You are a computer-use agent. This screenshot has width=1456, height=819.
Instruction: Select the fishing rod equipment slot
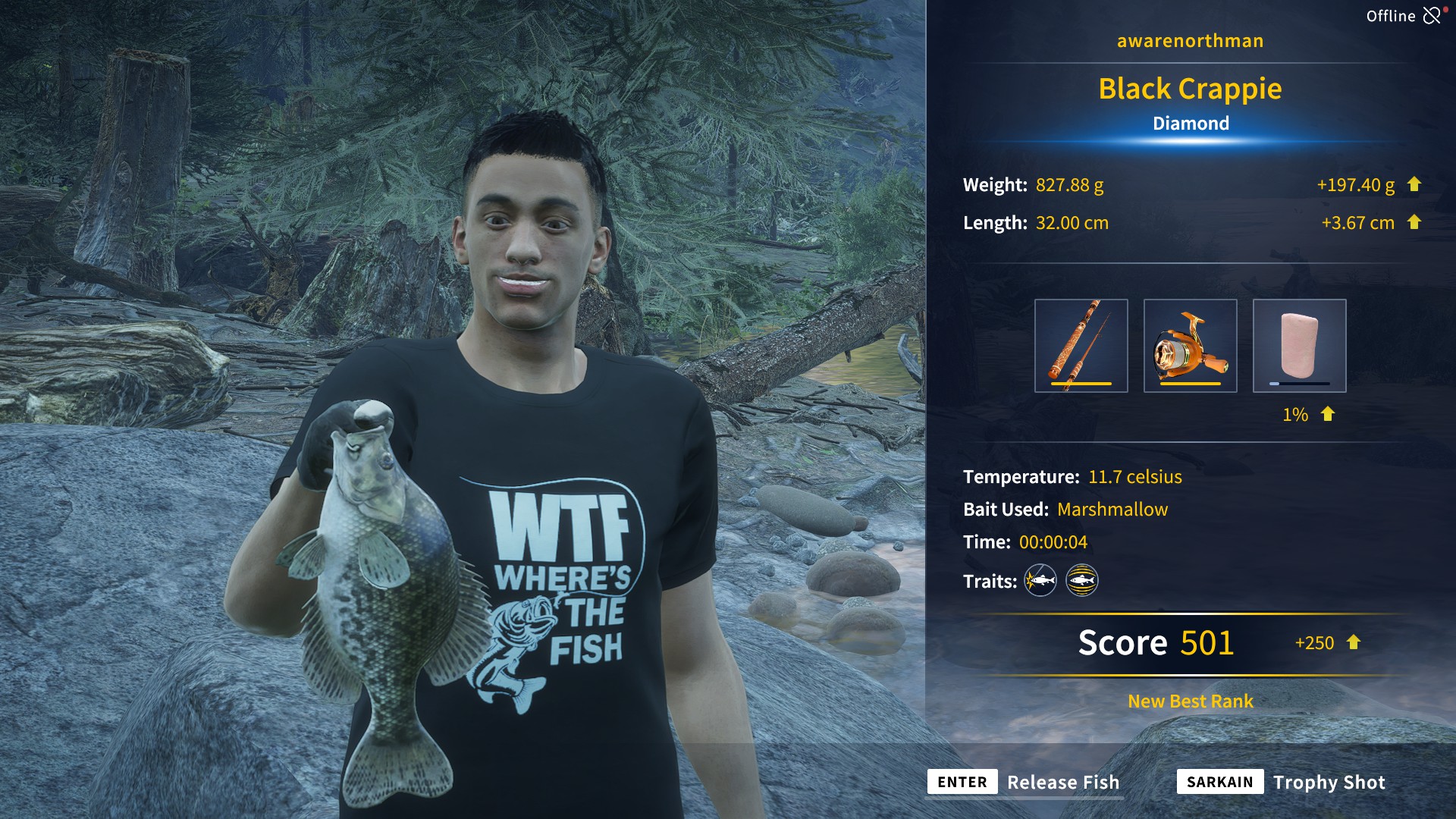pyautogui.click(x=1081, y=346)
